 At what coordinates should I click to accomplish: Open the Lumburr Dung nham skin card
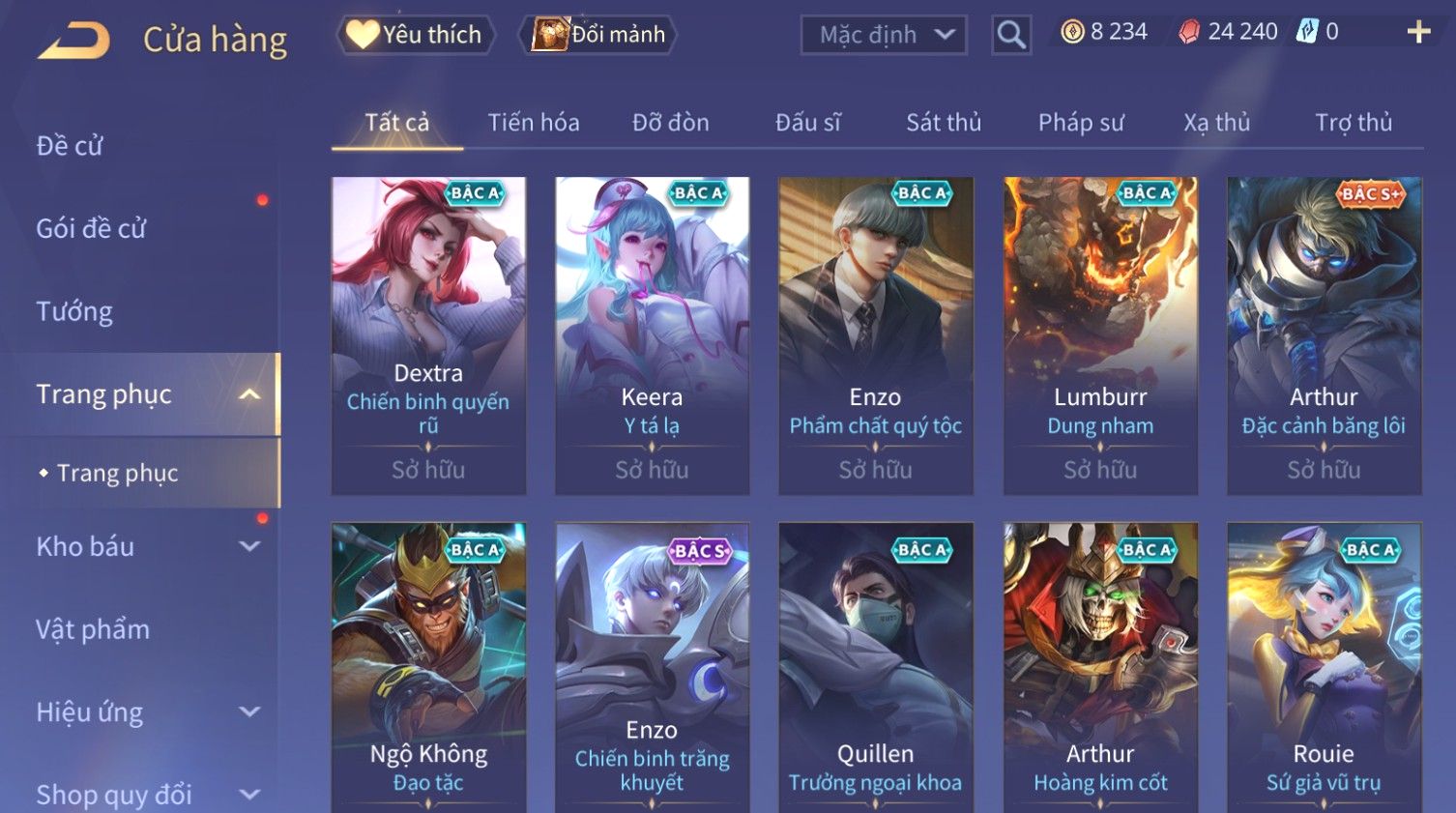pos(1100,334)
